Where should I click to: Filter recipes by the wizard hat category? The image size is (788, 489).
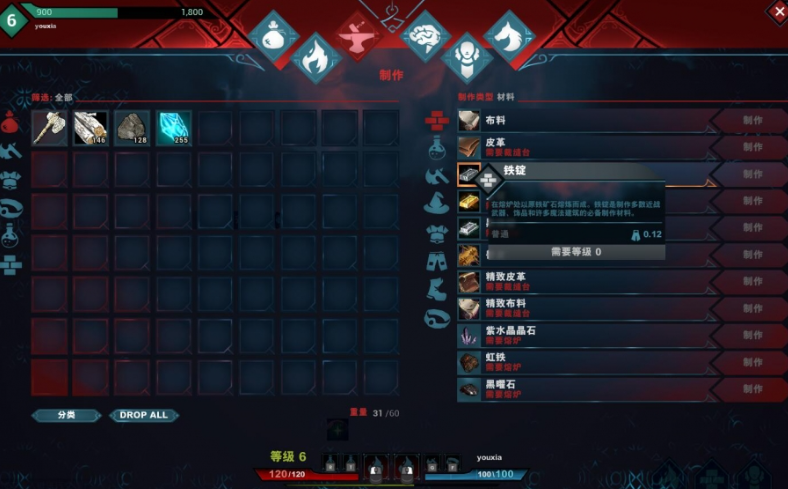[436, 205]
